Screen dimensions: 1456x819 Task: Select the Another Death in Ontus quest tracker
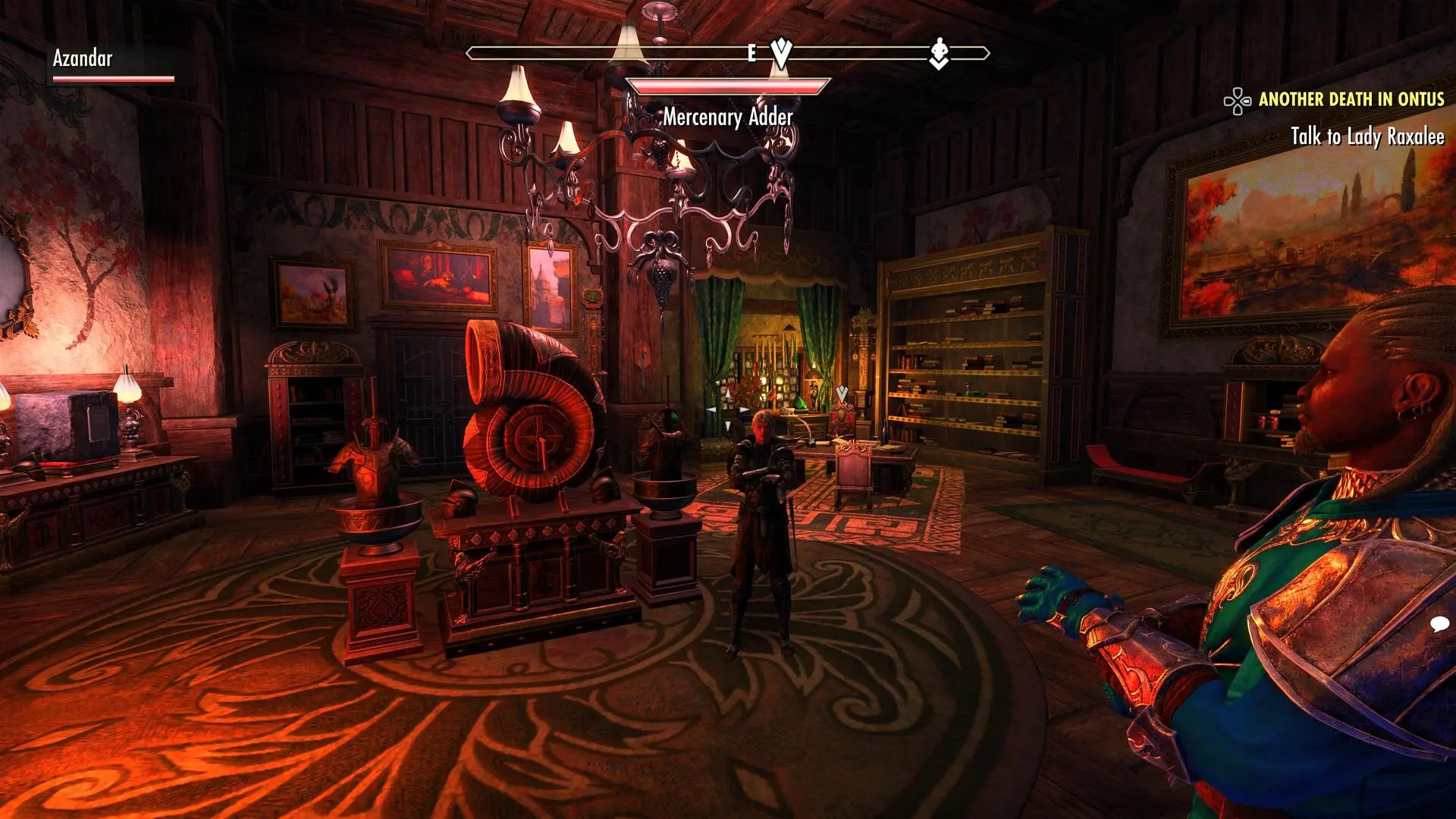pyautogui.click(x=1351, y=99)
